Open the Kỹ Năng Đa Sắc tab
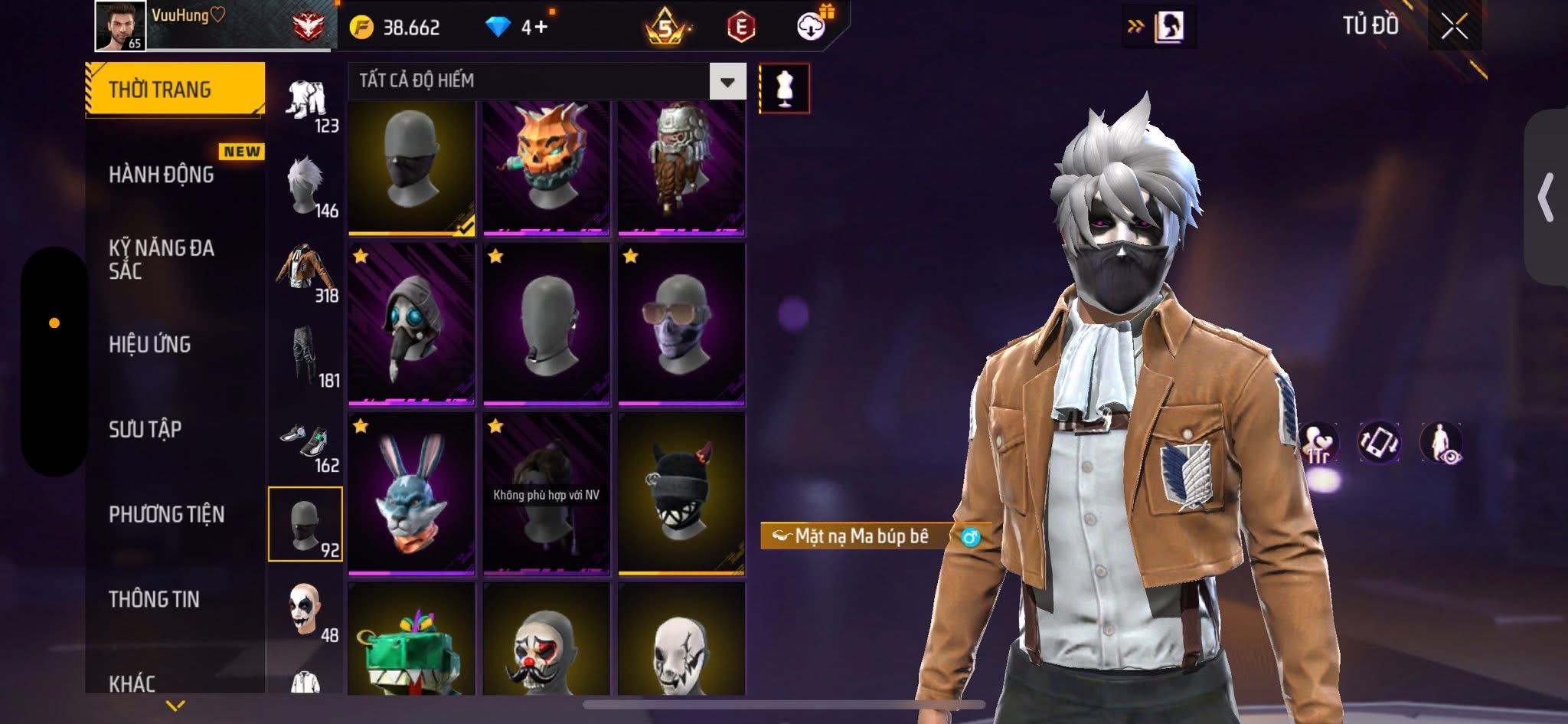 click(162, 259)
